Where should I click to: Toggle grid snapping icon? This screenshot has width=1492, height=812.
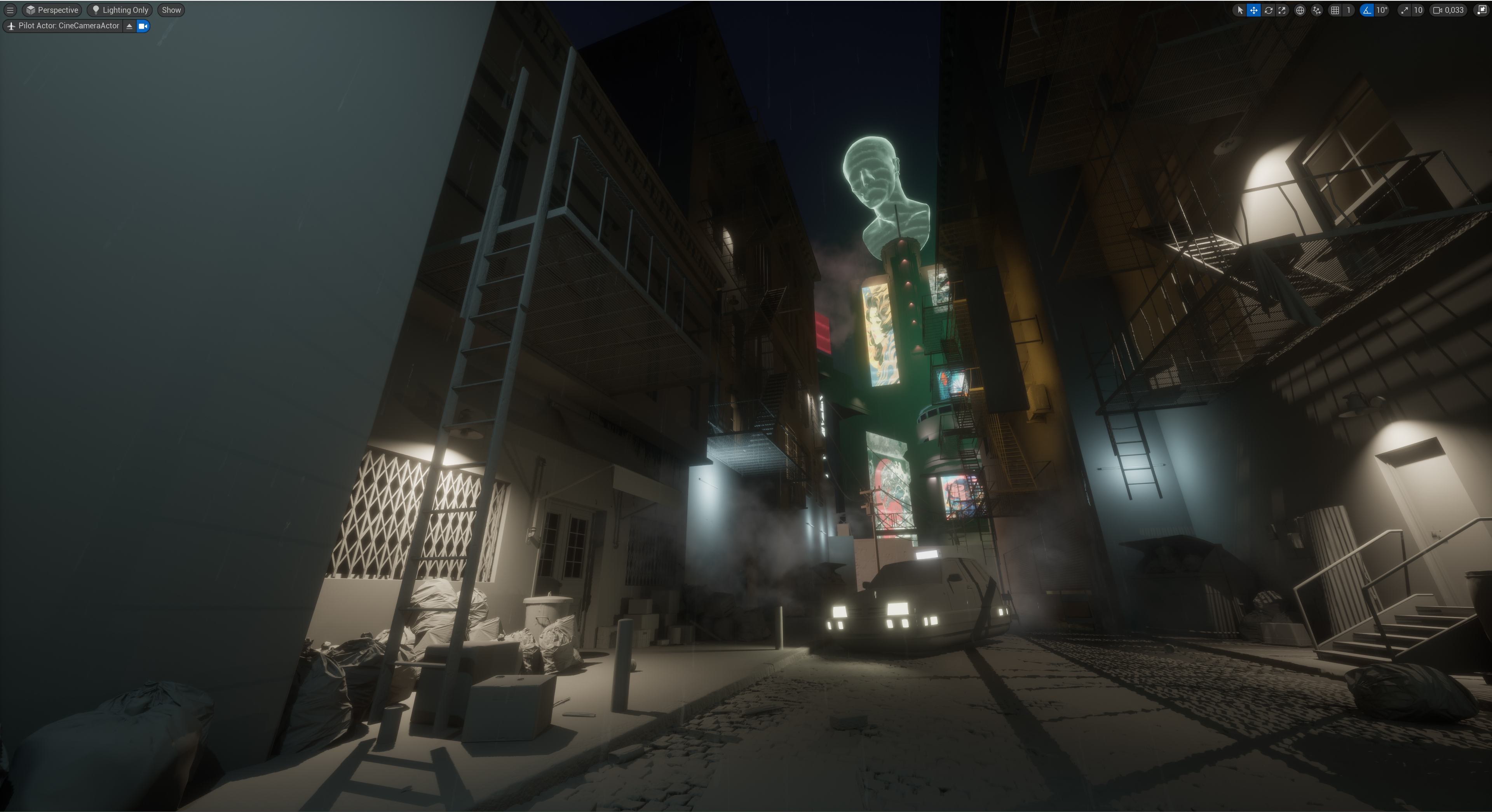point(1335,10)
